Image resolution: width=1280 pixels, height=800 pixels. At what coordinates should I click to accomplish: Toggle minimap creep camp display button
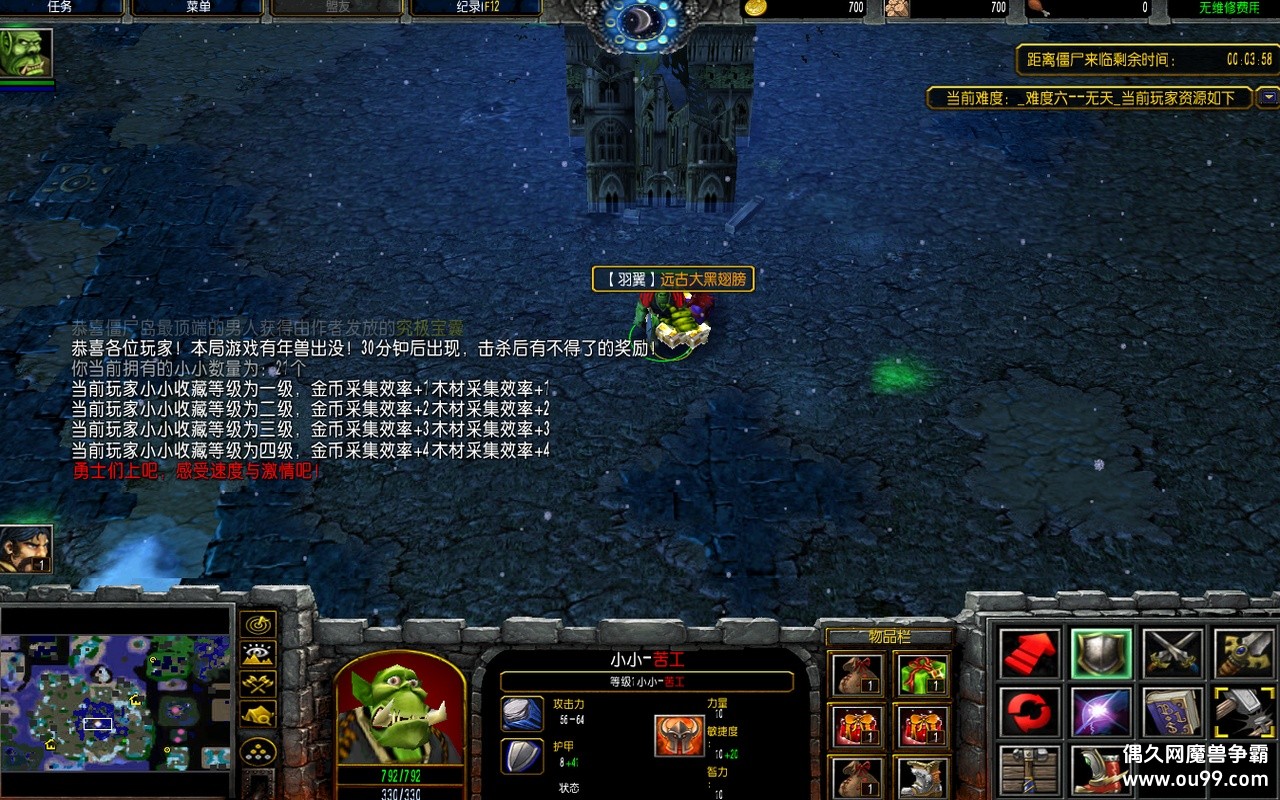pyautogui.click(x=259, y=715)
